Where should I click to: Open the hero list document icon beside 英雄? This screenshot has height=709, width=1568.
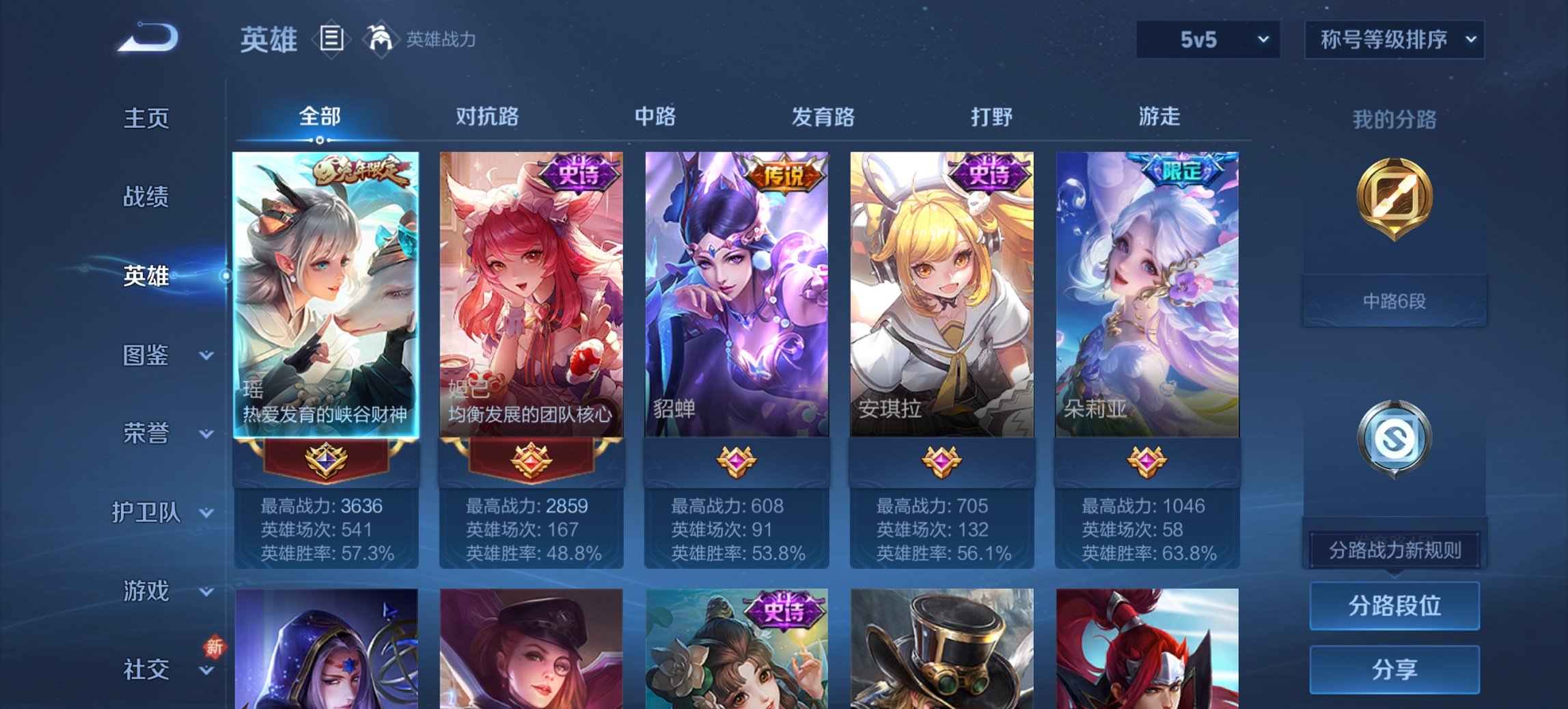331,40
